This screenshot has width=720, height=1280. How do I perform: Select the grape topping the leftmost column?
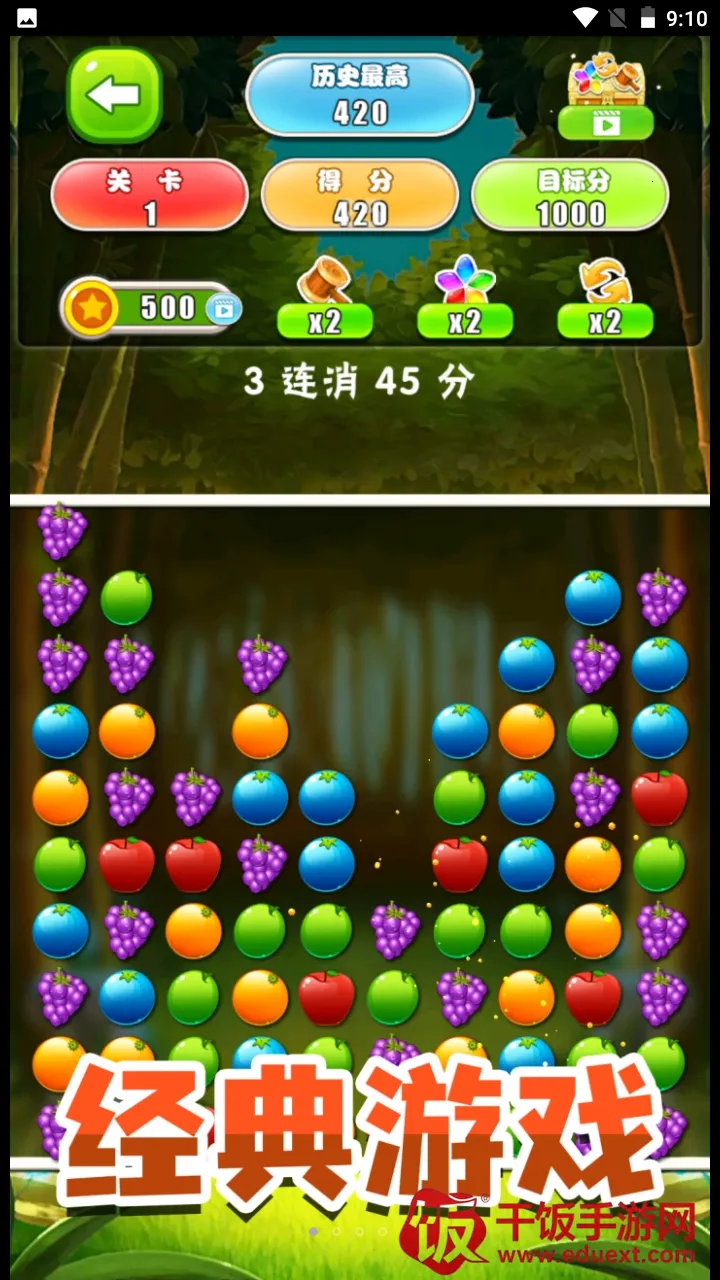61,531
